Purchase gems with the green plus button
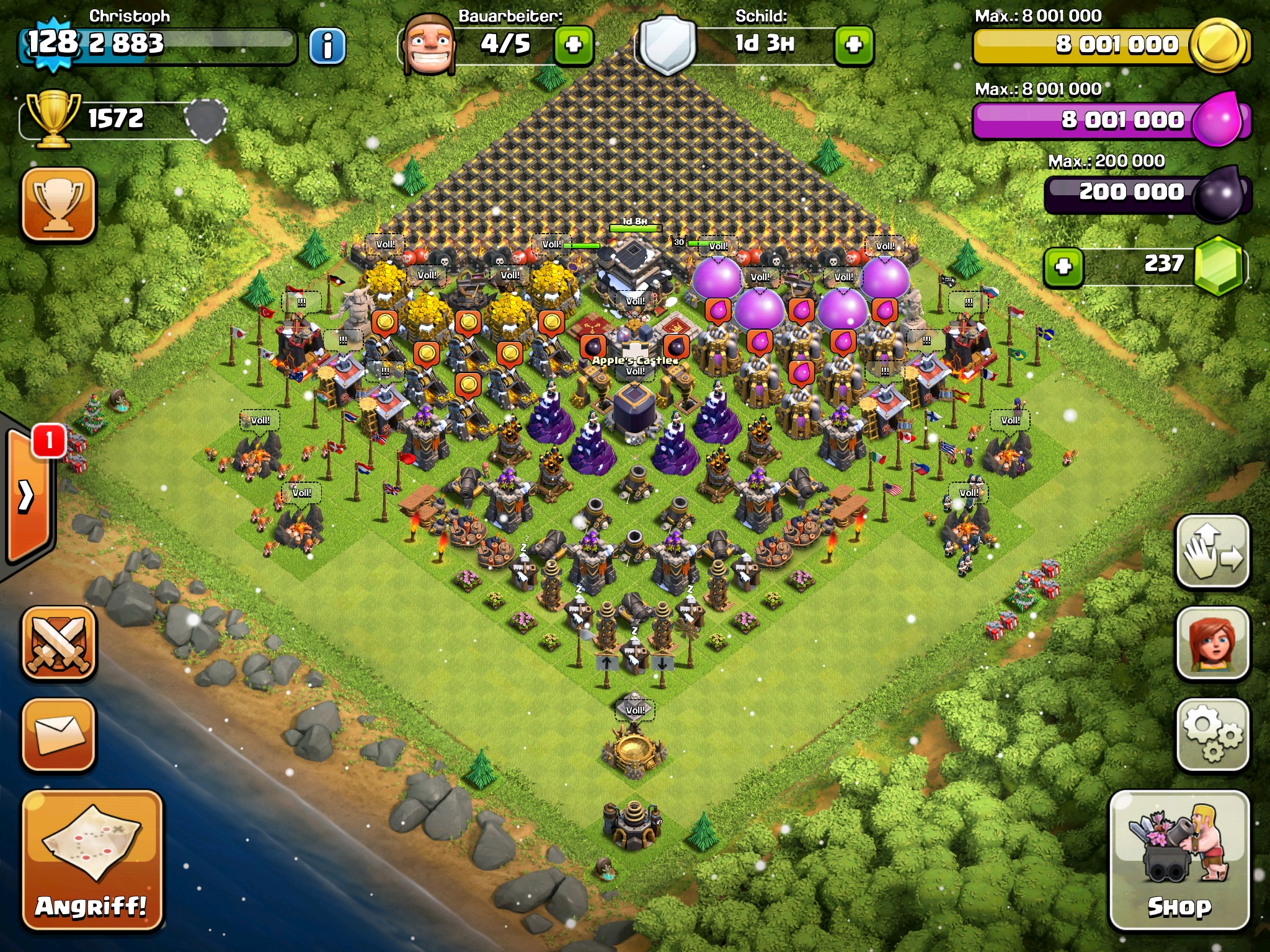1270x952 pixels. click(x=1064, y=267)
